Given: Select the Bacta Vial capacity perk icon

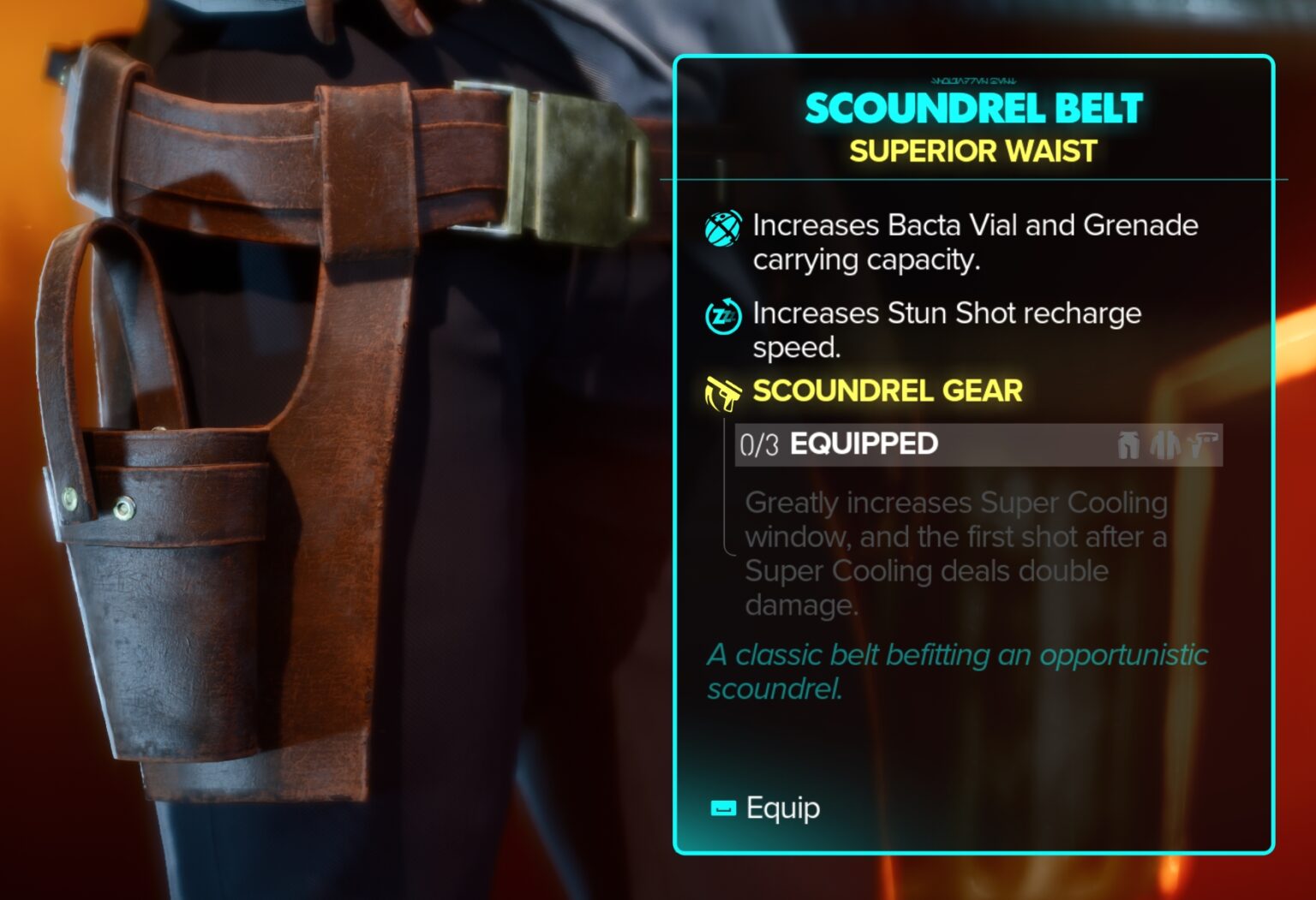Looking at the screenshot, I should (724, 229).
